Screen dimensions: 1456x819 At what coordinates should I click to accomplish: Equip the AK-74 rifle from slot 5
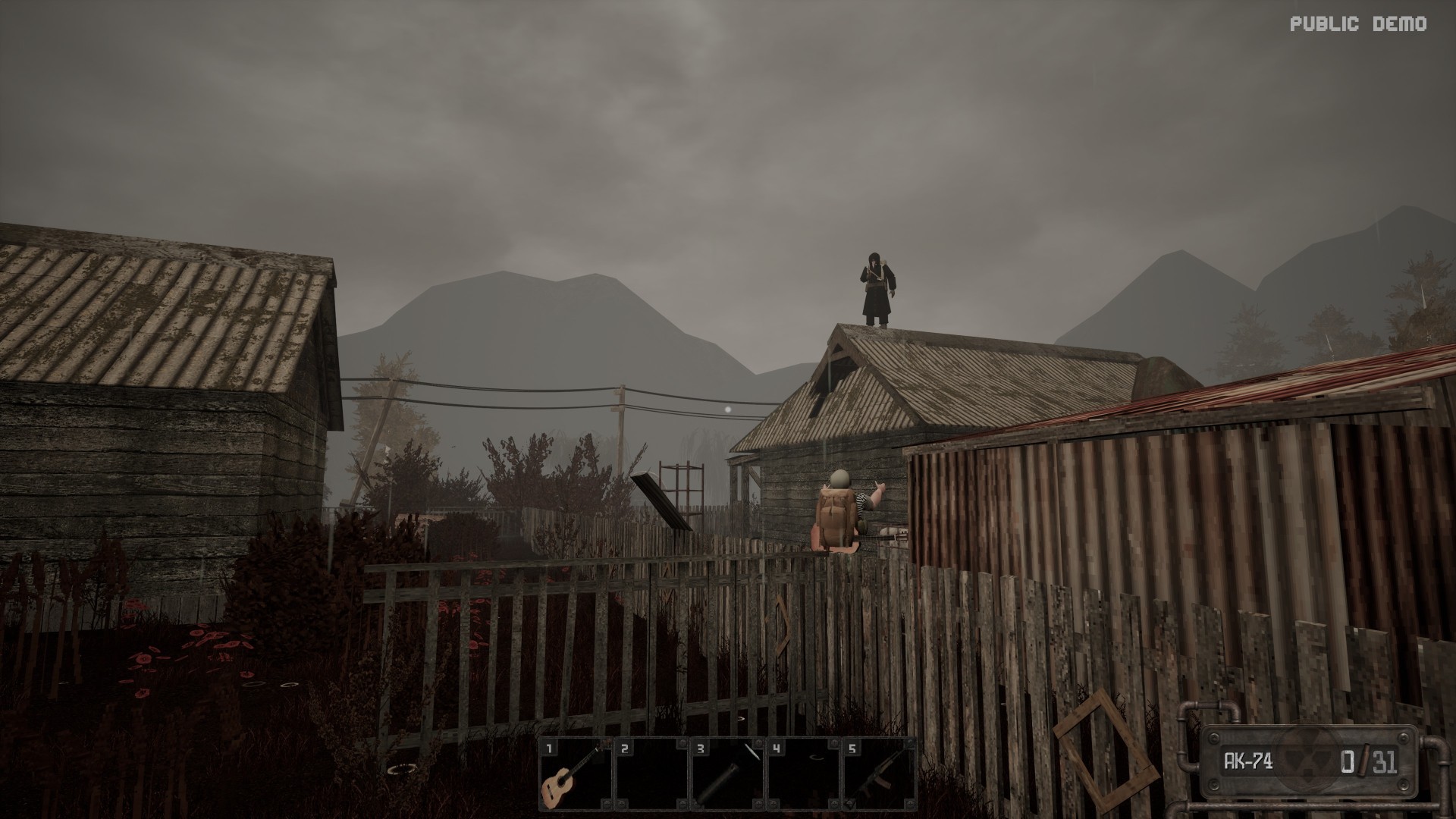click(878, 776)
